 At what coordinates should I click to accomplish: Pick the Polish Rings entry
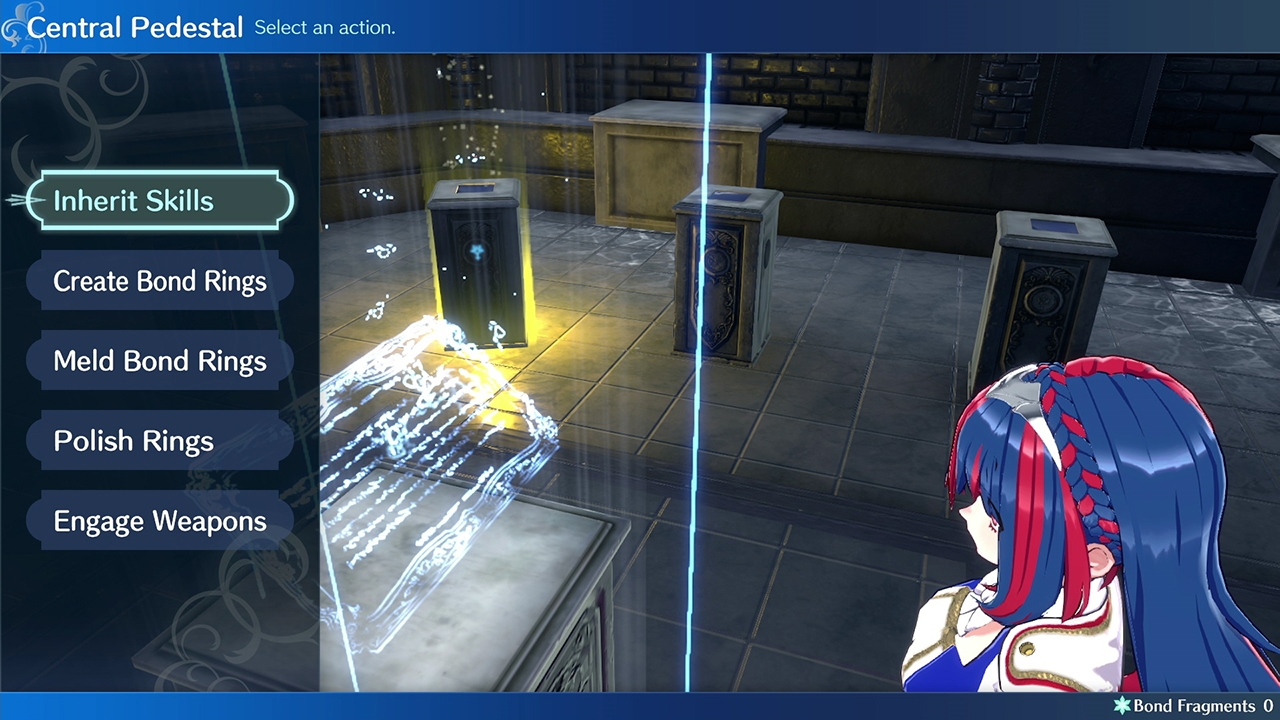(x=160, y=441)
